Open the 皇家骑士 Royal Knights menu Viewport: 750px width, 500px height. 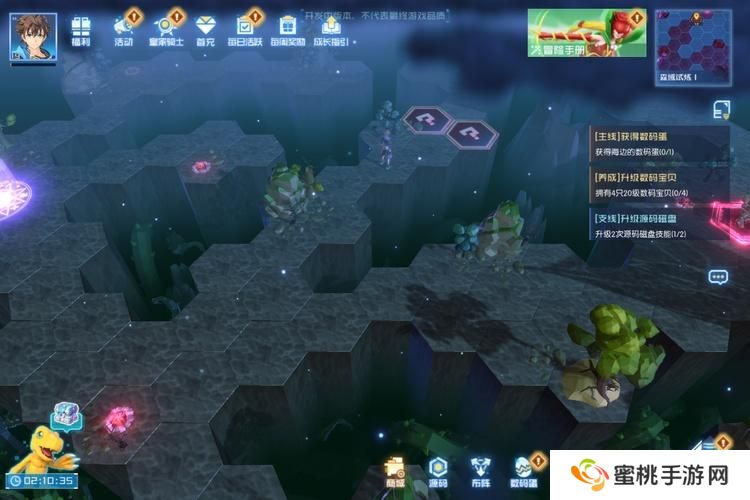coord(166,31)
